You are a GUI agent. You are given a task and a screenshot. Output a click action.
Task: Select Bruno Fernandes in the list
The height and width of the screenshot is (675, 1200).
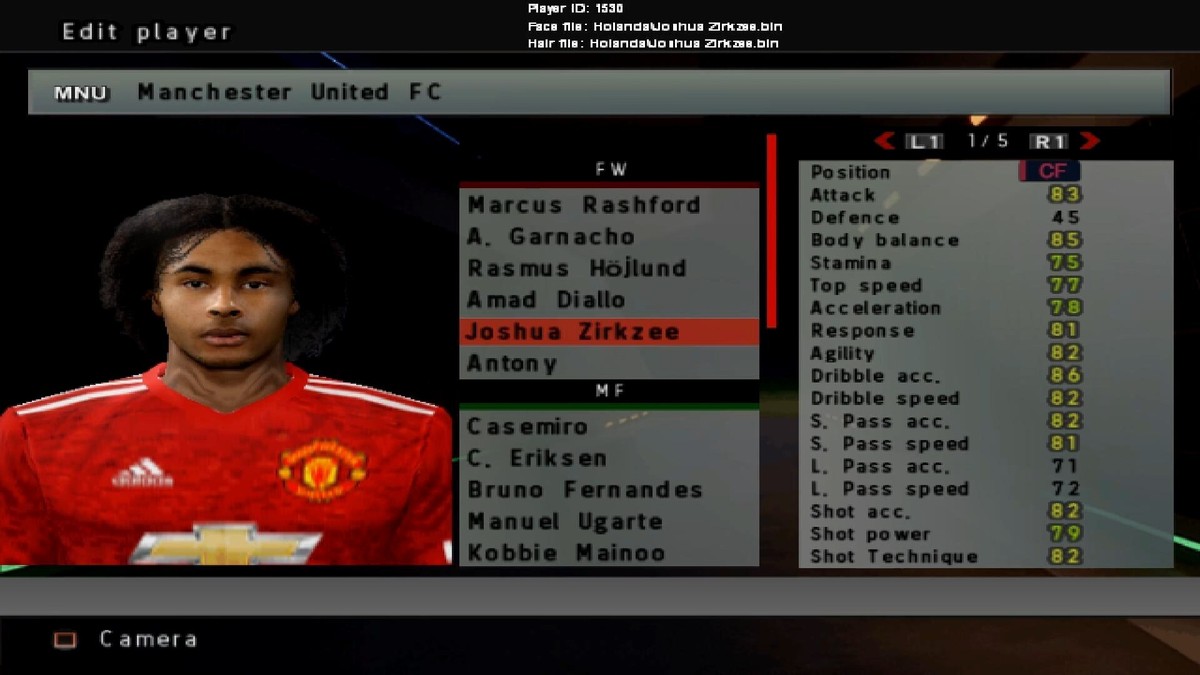(x=585, y=490)
